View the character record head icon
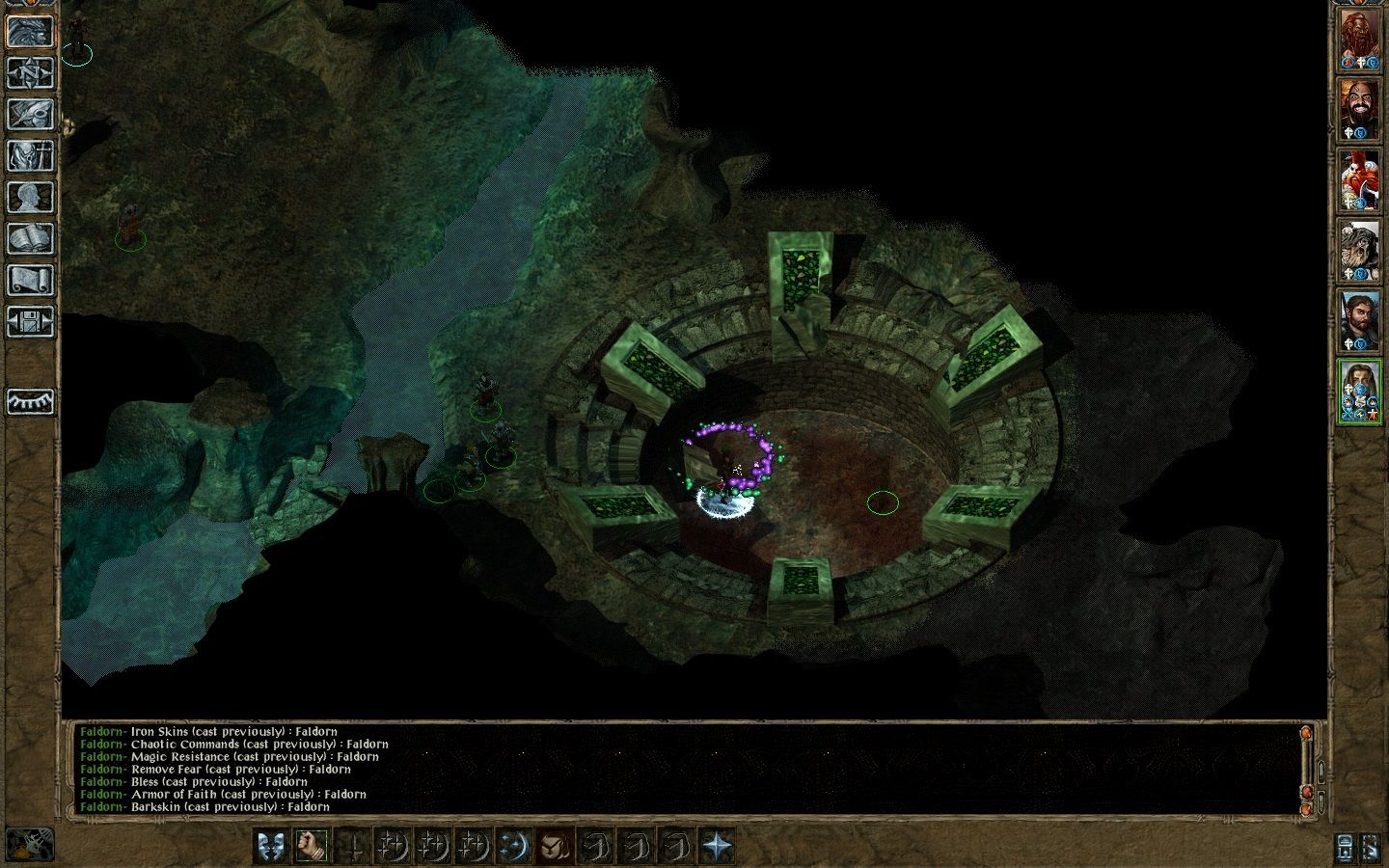Screen dimensions: 1389x868 (29, 198)
